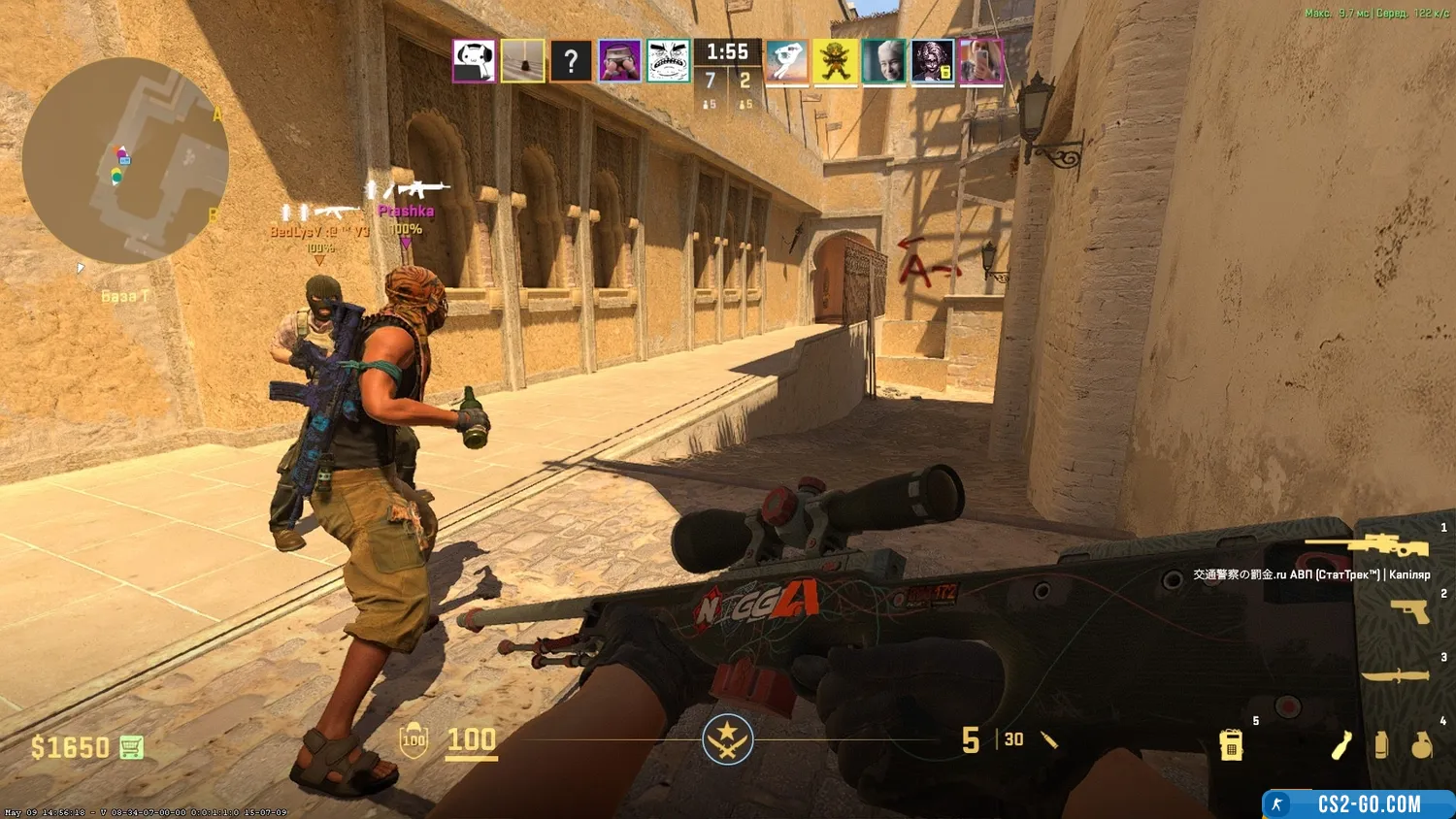The height and width of the screenshot is (819, 1456).
Task: Select the AWP sniper rifle slot
Action: [1368, 545]
